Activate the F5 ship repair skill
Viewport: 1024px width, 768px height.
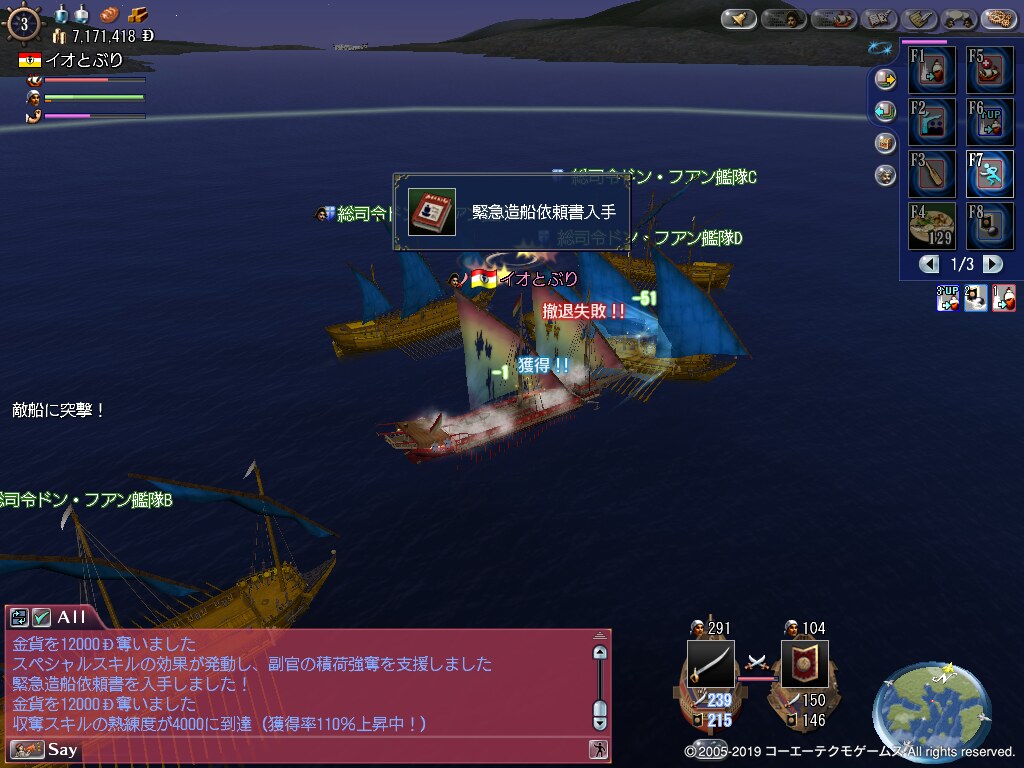990,70
